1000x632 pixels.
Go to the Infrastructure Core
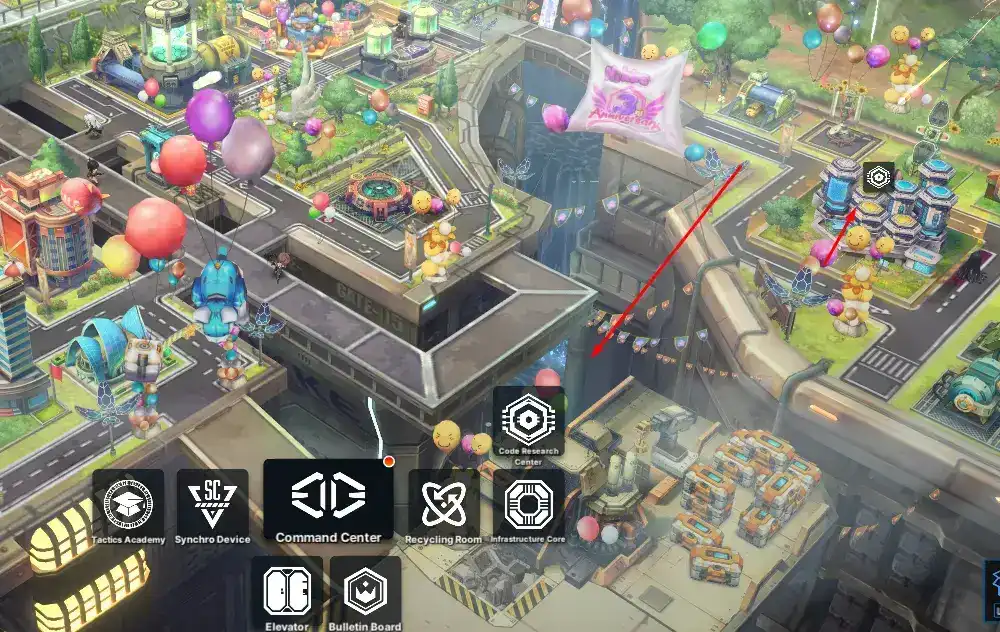[x=528, y=503]
